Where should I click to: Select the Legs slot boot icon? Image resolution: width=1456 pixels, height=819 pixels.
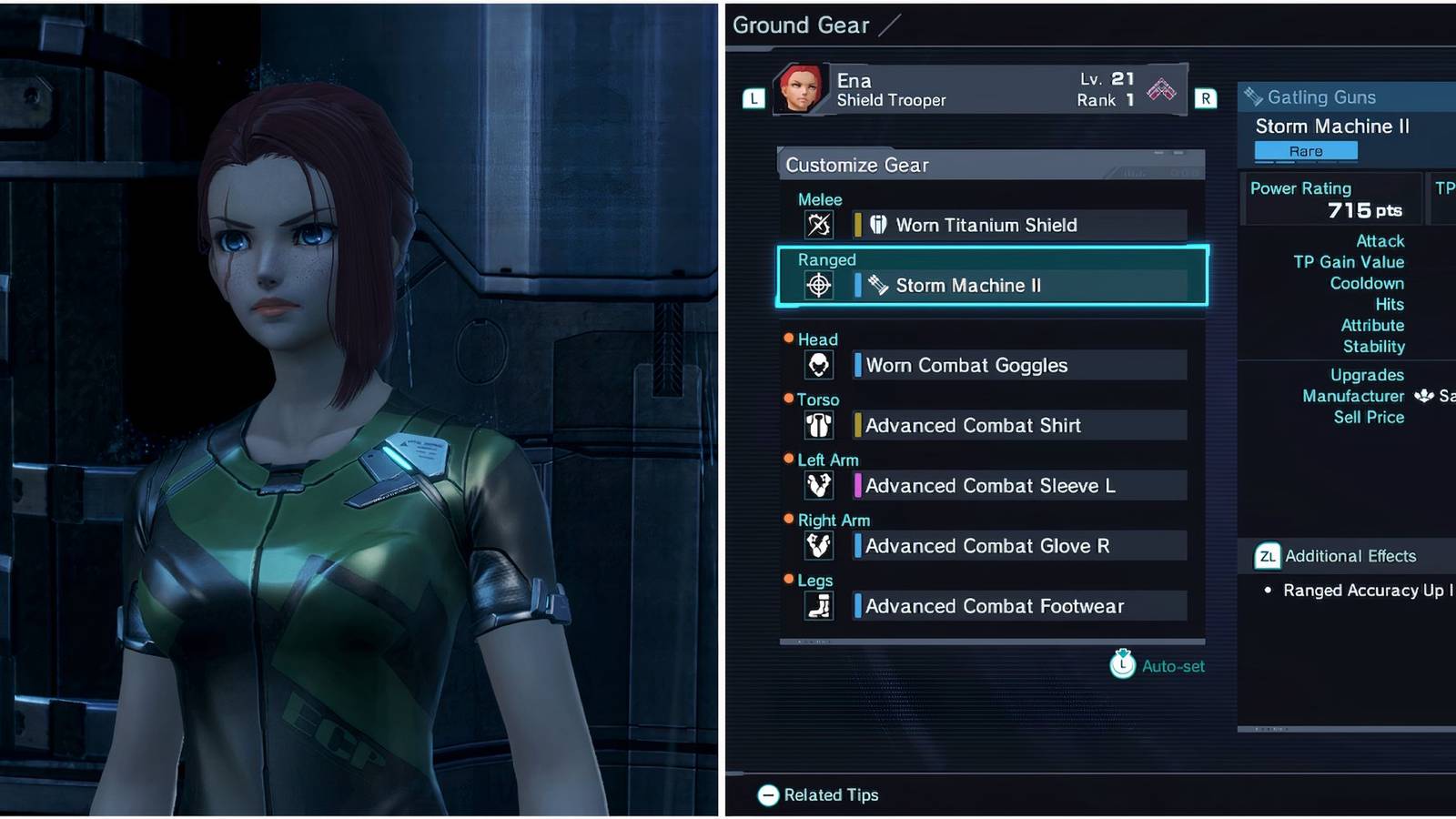tap(818, 604)
